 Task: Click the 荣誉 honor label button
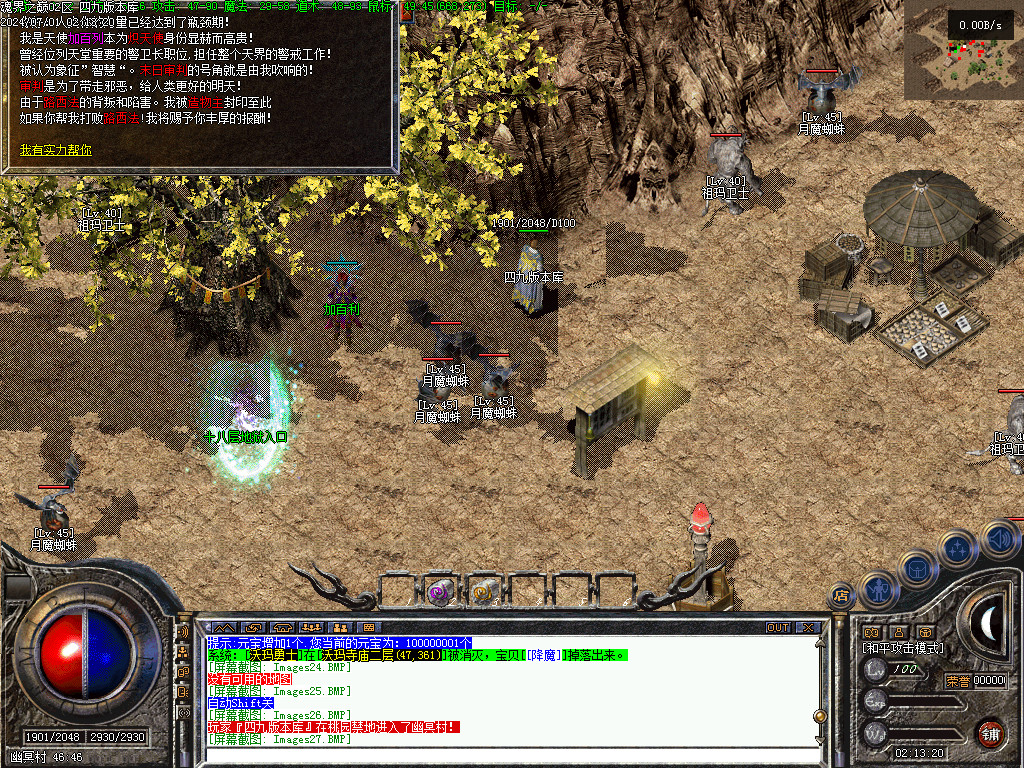[x=957, y=681]
